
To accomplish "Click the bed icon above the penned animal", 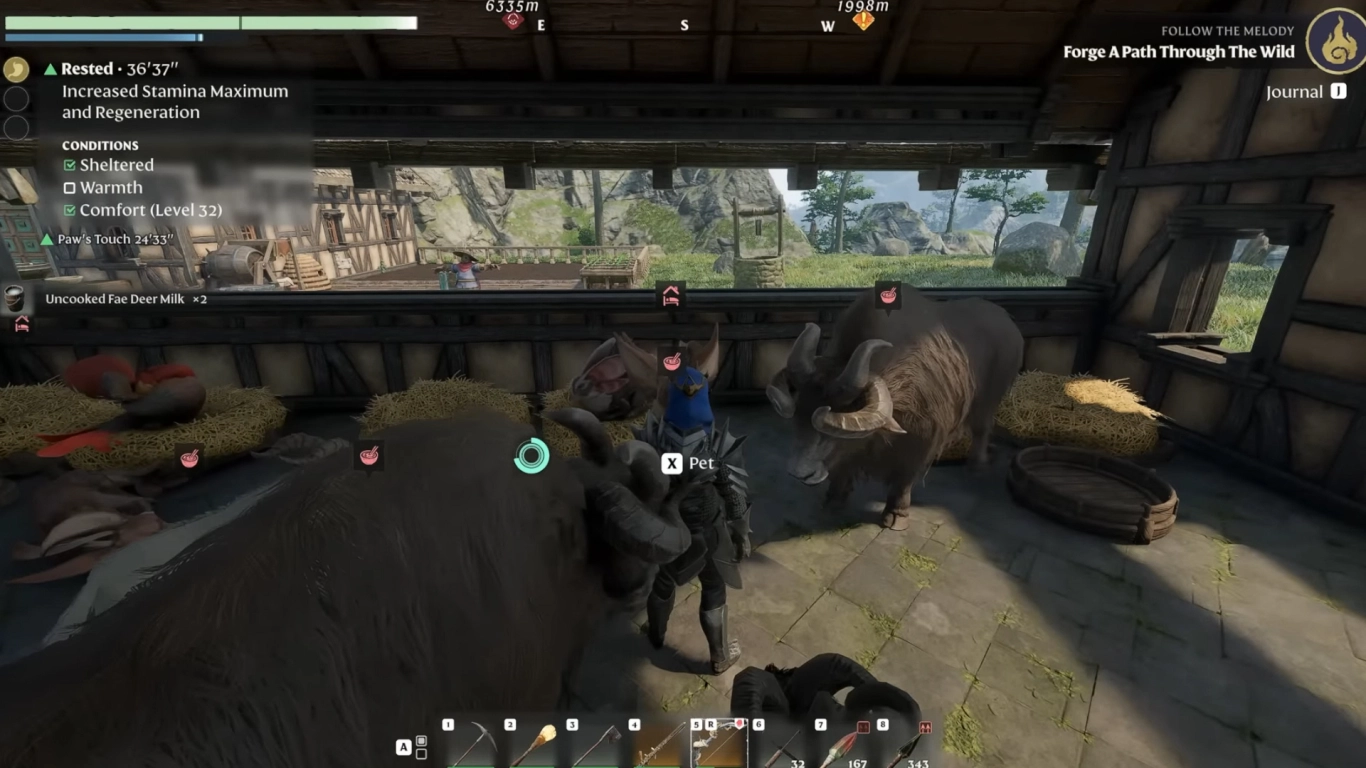I will tap(671, 295).
